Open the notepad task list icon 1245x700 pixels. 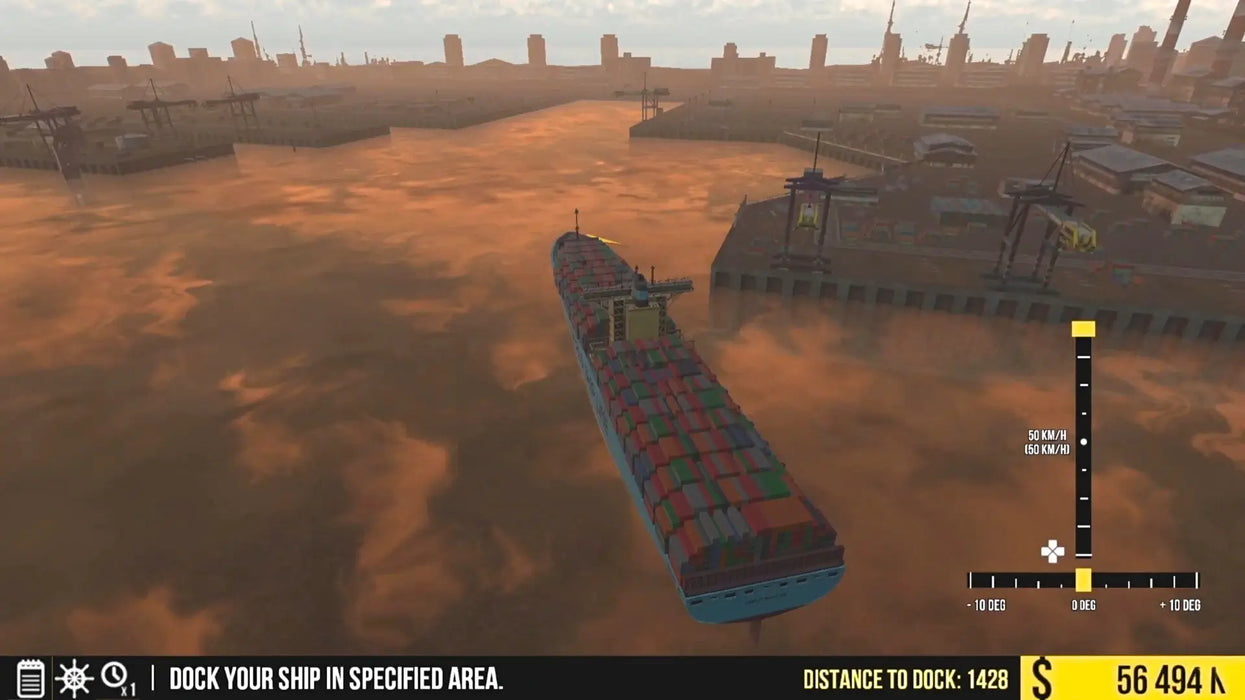click(x=31, y=678)
